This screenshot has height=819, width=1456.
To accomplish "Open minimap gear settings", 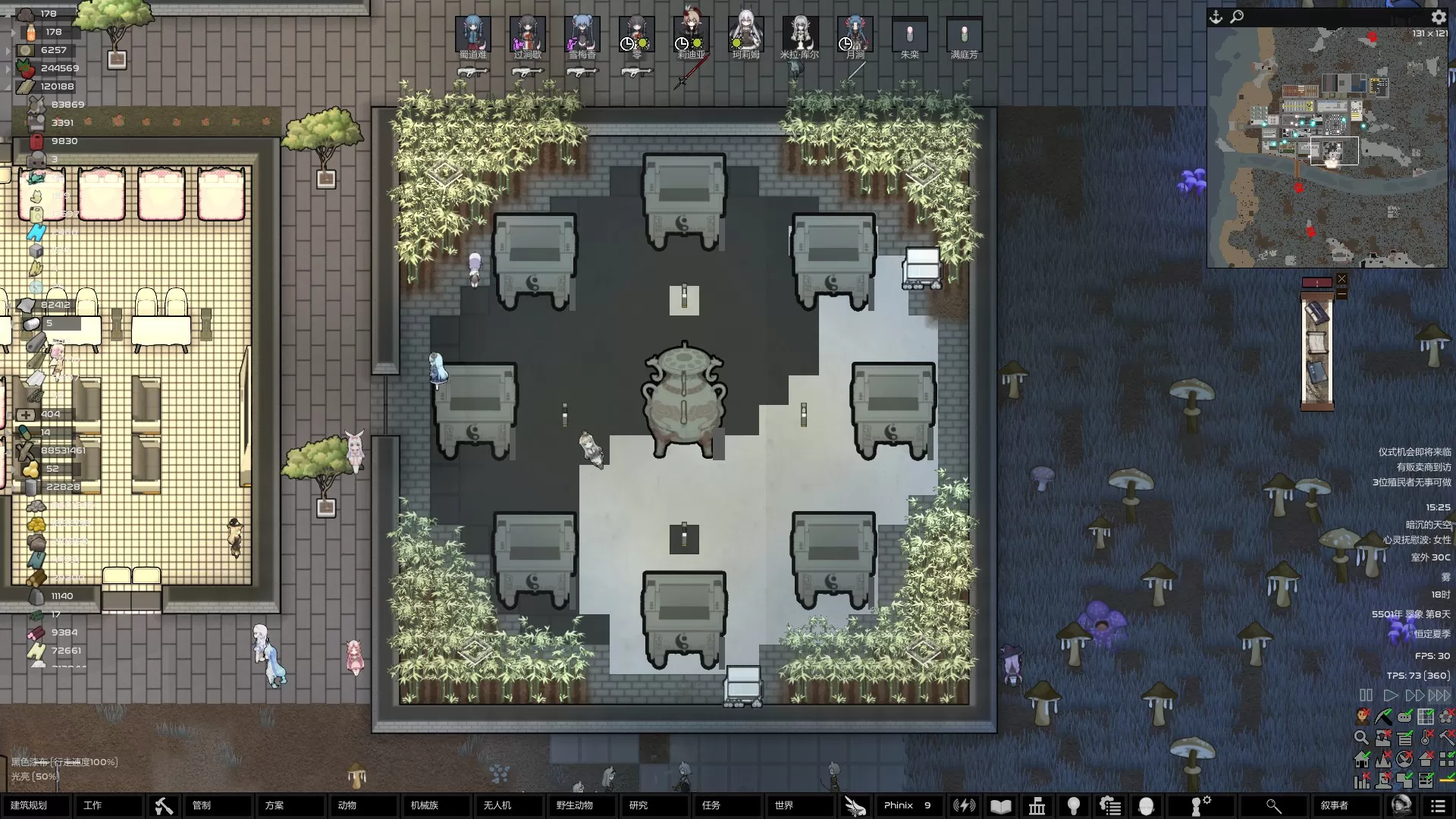I will coord(1439,17).
